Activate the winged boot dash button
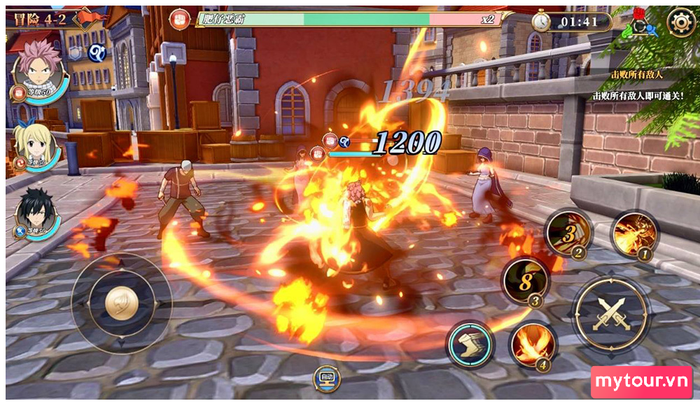Image resolution: width=700 pixels, height=408 pixels. [x=470, y=345]
